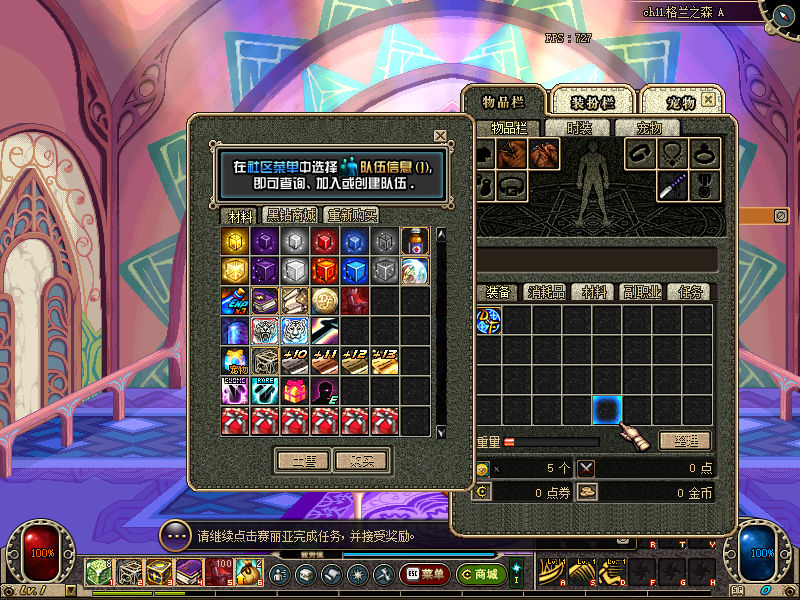Click the 整理 sort inventory button
Image resolution: width=800 pixels, height=600 pixels.
pos(686,440)
